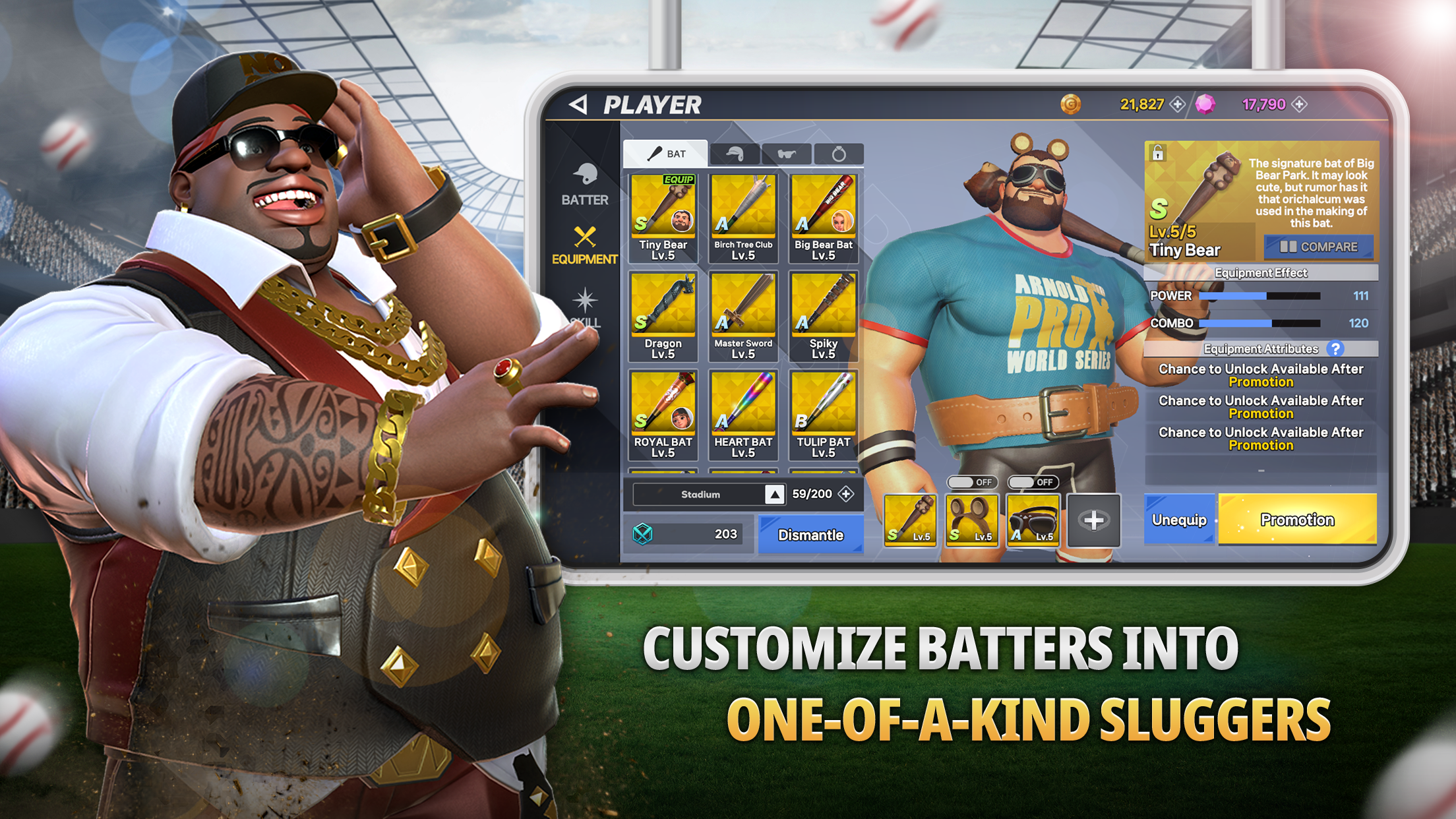Image resolution: width=1456 pixels, height=819 pixels.
Task: Expand inventory with the plus beside 59/200
Action: click(847, 495)
